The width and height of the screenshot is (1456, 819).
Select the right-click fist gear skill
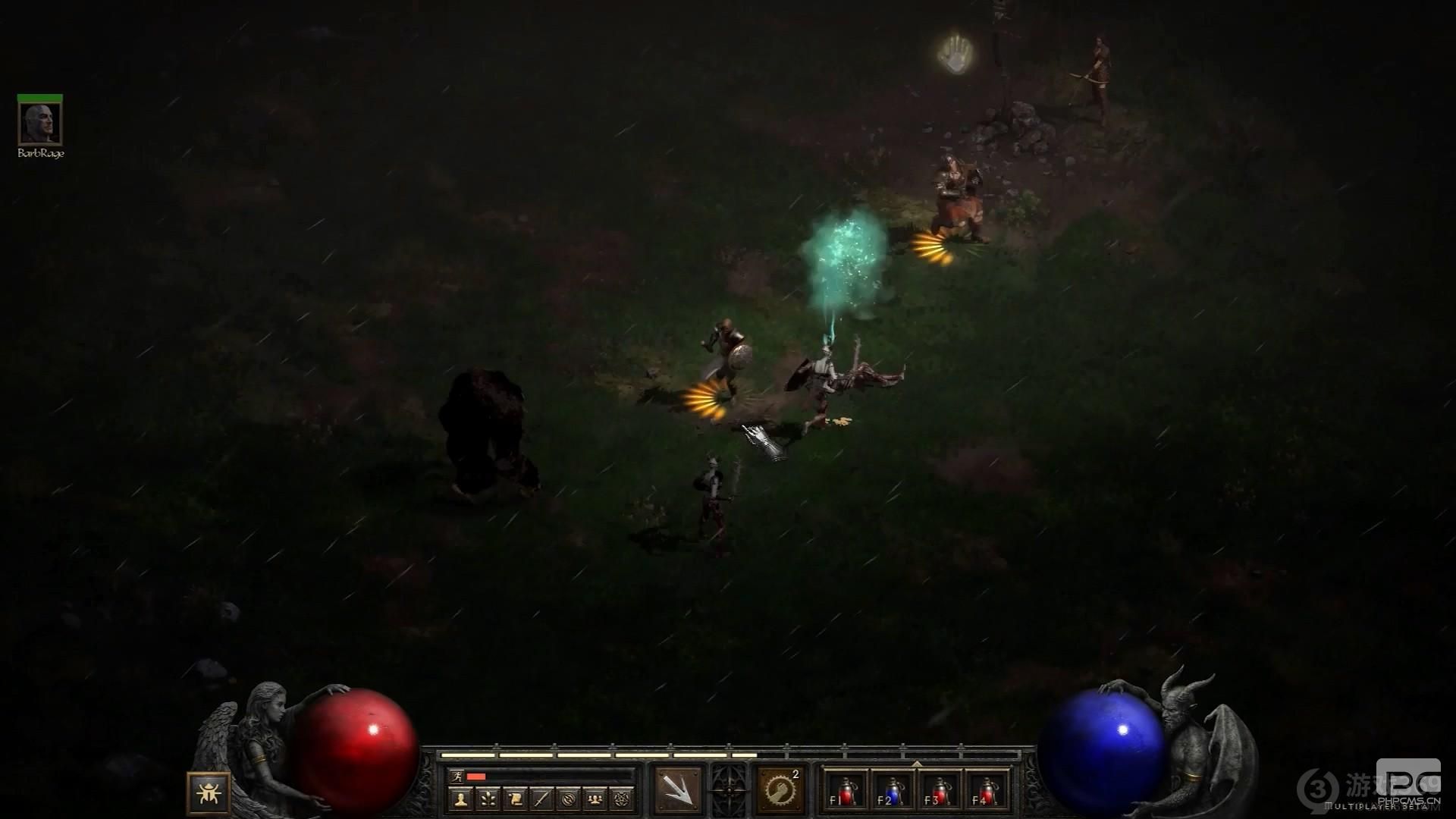tap(780, 789)
